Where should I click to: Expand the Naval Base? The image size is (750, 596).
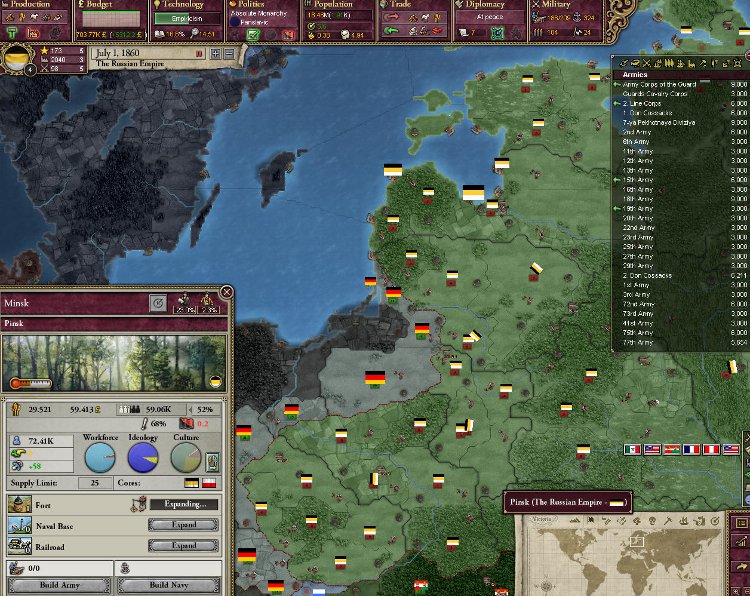click(183, 525)
